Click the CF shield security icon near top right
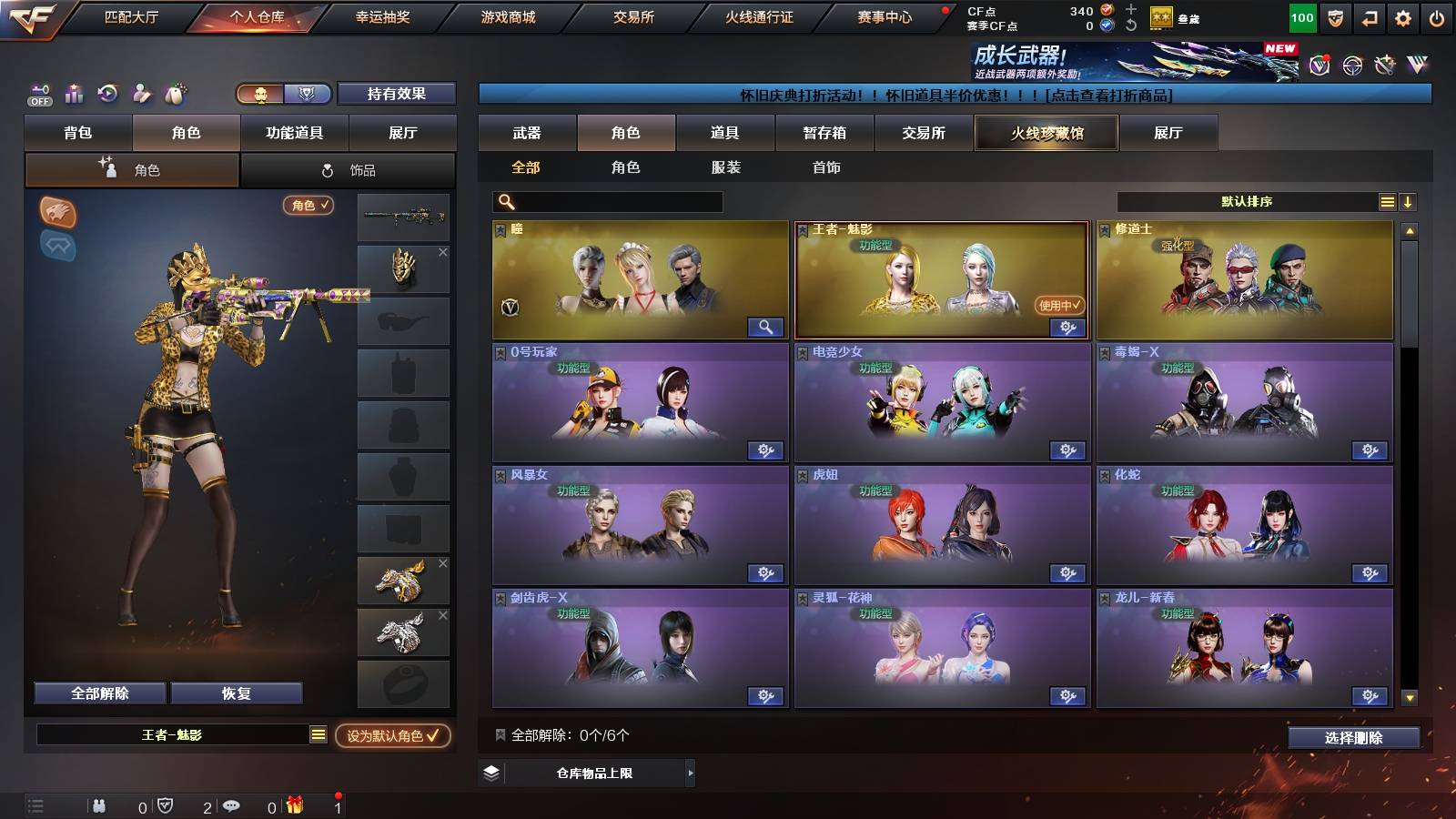1456x819 pixels. pyautogui.click(x=1334, y=17)
